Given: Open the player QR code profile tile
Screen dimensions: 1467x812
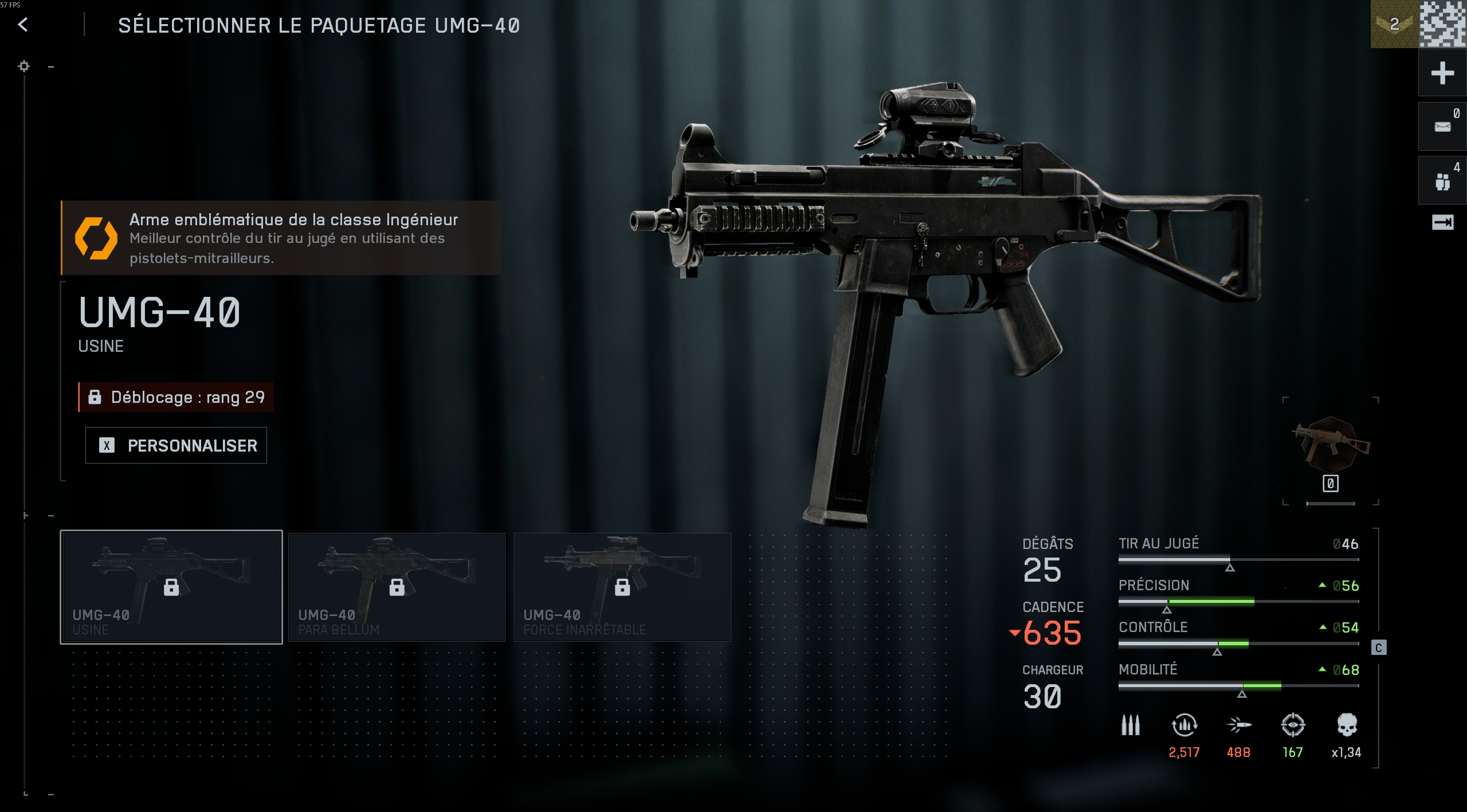Looking at the screenshot, I should pos(1443,25).
